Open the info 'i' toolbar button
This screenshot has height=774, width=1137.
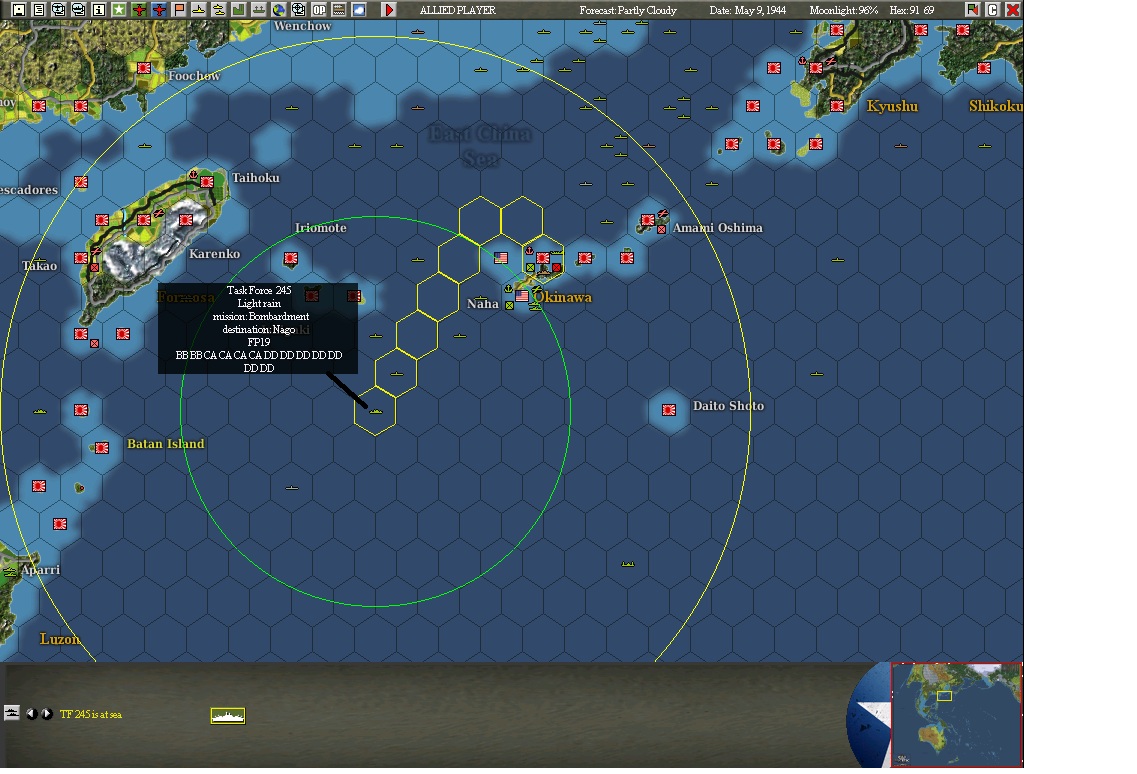(x=99, y=10)
